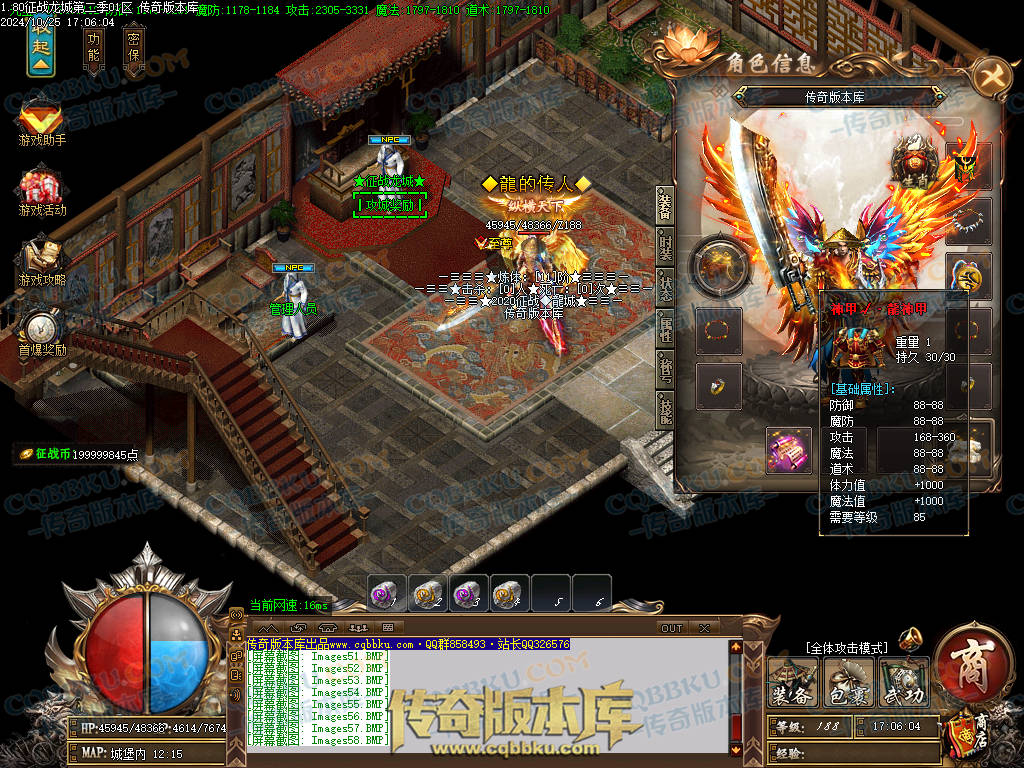
Task: Open the 游戏助手 game assistant
Action: coord(41,122)
